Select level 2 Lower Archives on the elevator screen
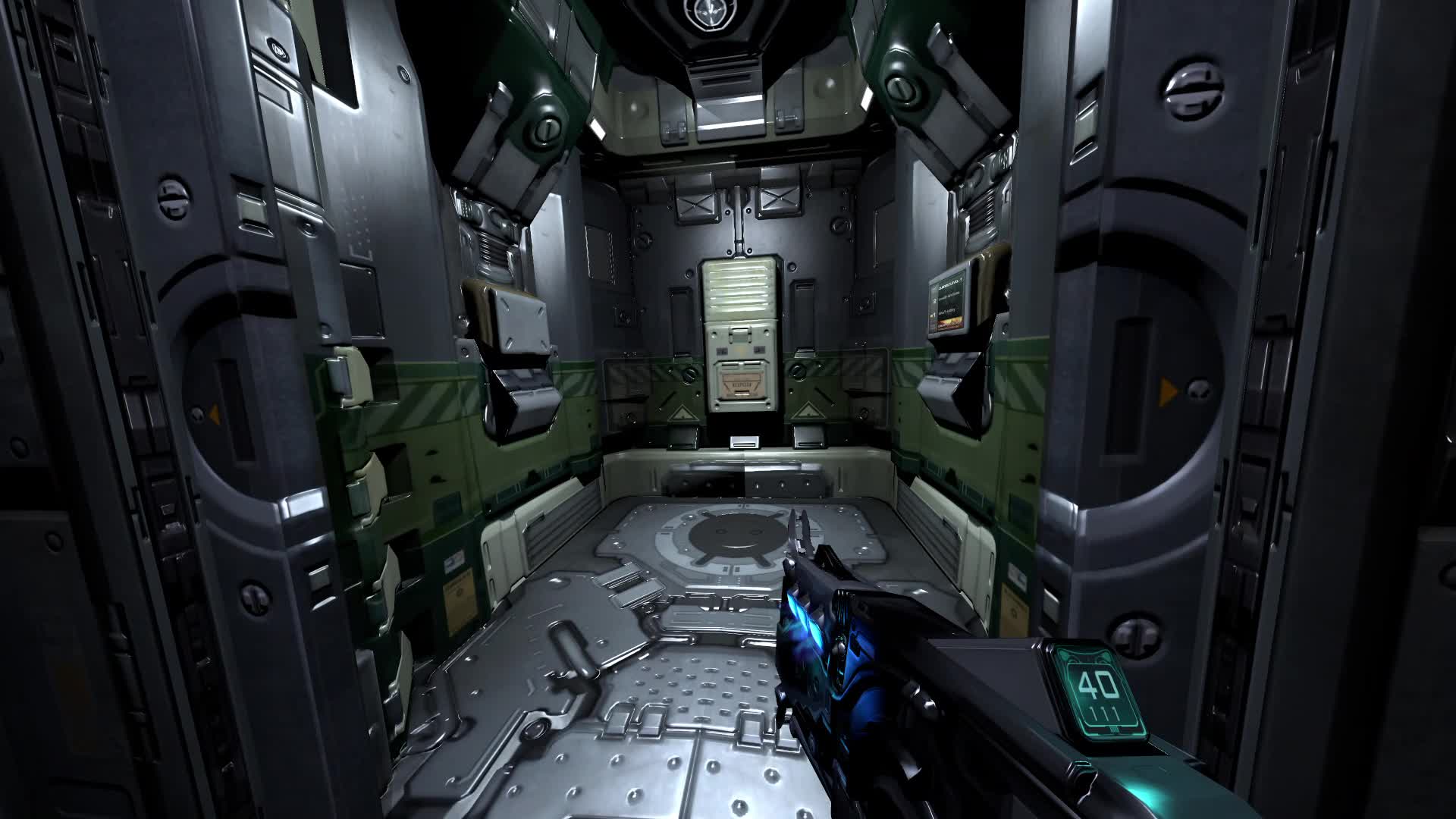Image resolution: width=1456 pixels, height=819 pixels. click(949, 297)
